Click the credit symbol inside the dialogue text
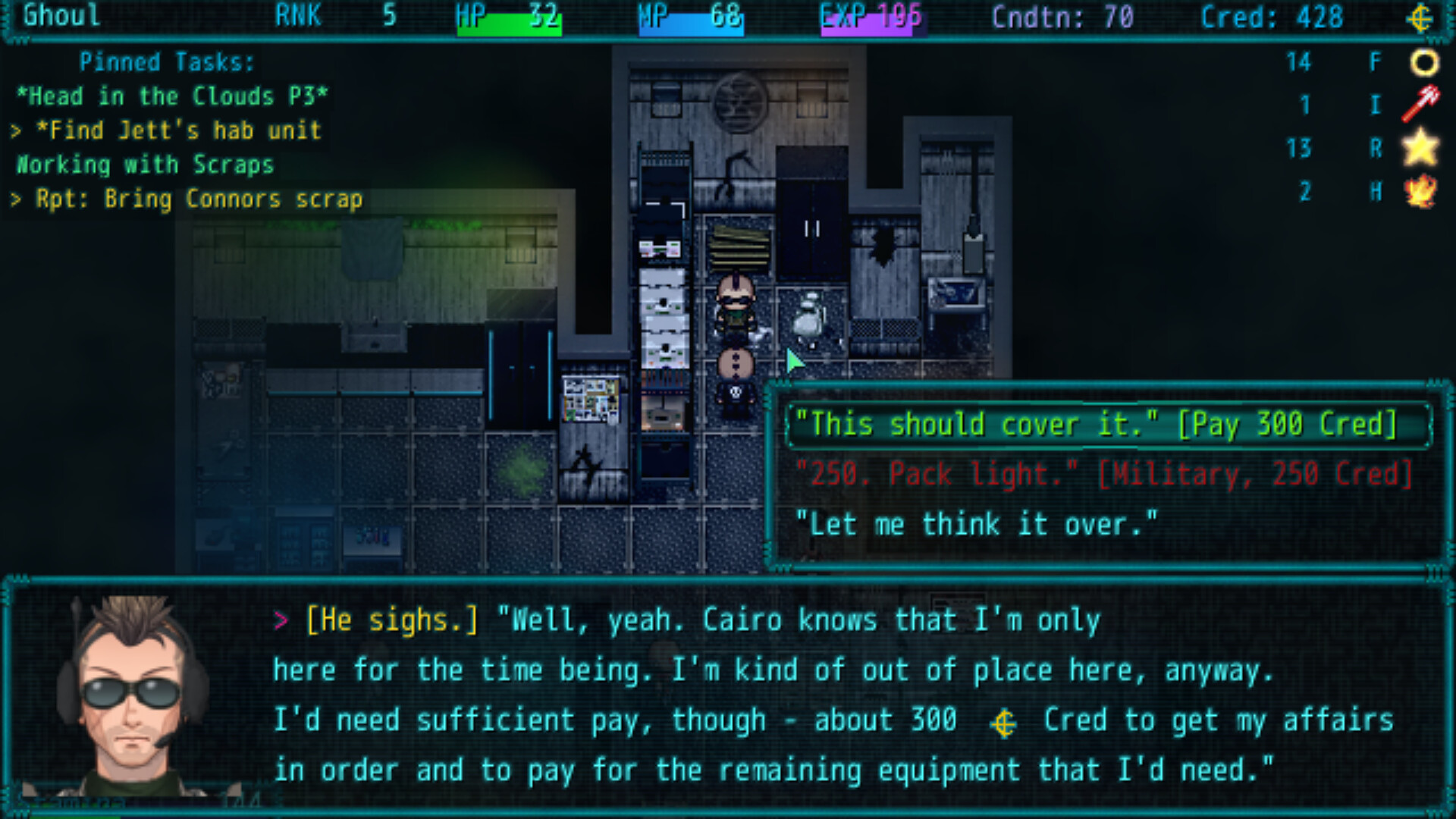This screenshot has height=819, width=1456. (1004, 722)
